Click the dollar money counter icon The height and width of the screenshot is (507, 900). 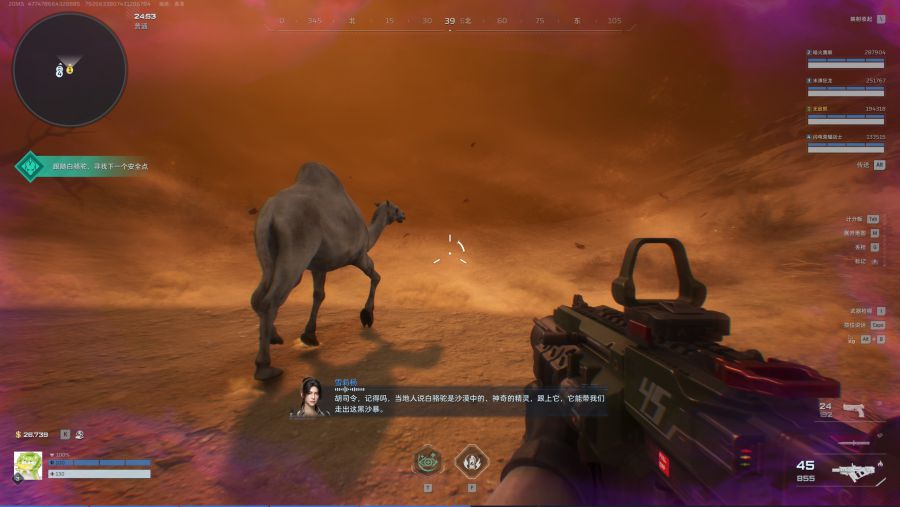point(18,435)
